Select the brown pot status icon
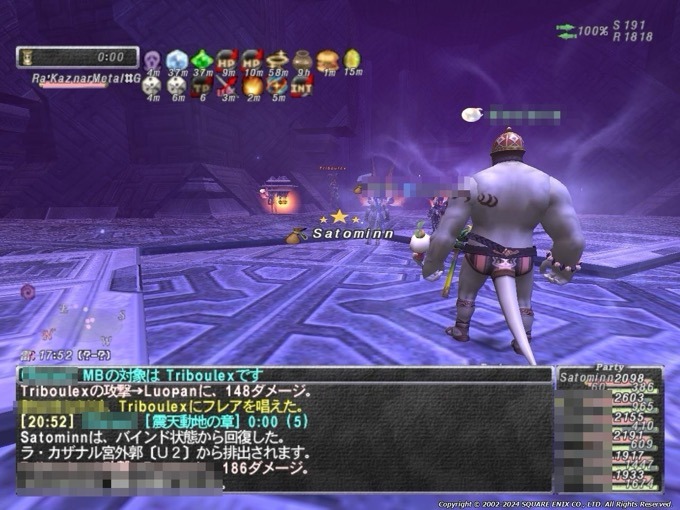This screenshot has width=680, height=510. coord(302,60)
